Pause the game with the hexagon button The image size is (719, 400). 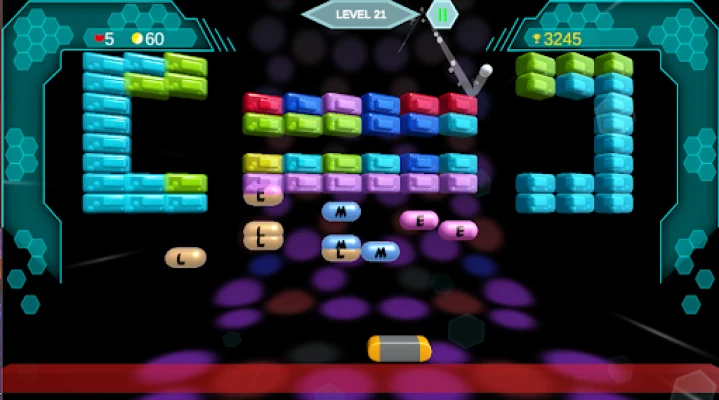coord(442,14)
